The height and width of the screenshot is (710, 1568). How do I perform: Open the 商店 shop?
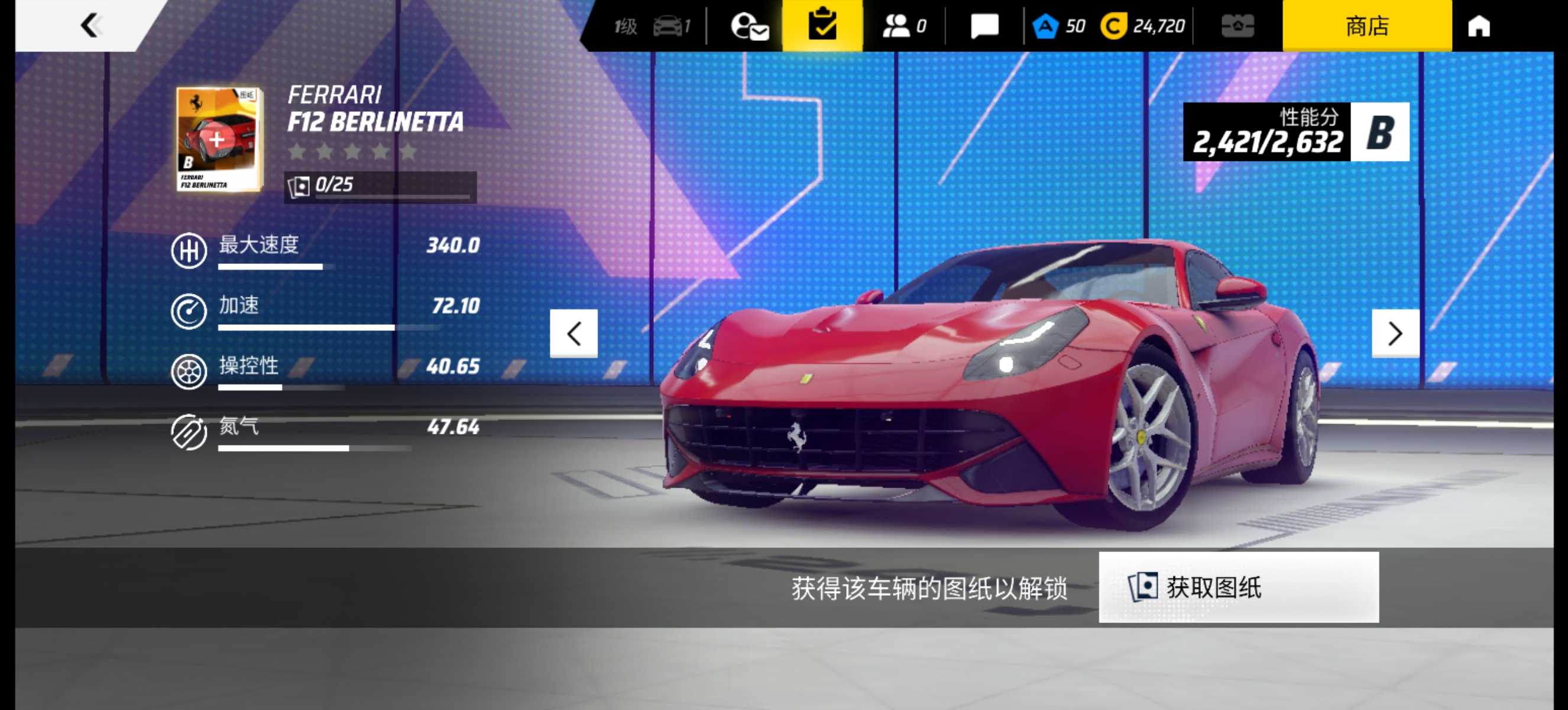point(1366,25)
